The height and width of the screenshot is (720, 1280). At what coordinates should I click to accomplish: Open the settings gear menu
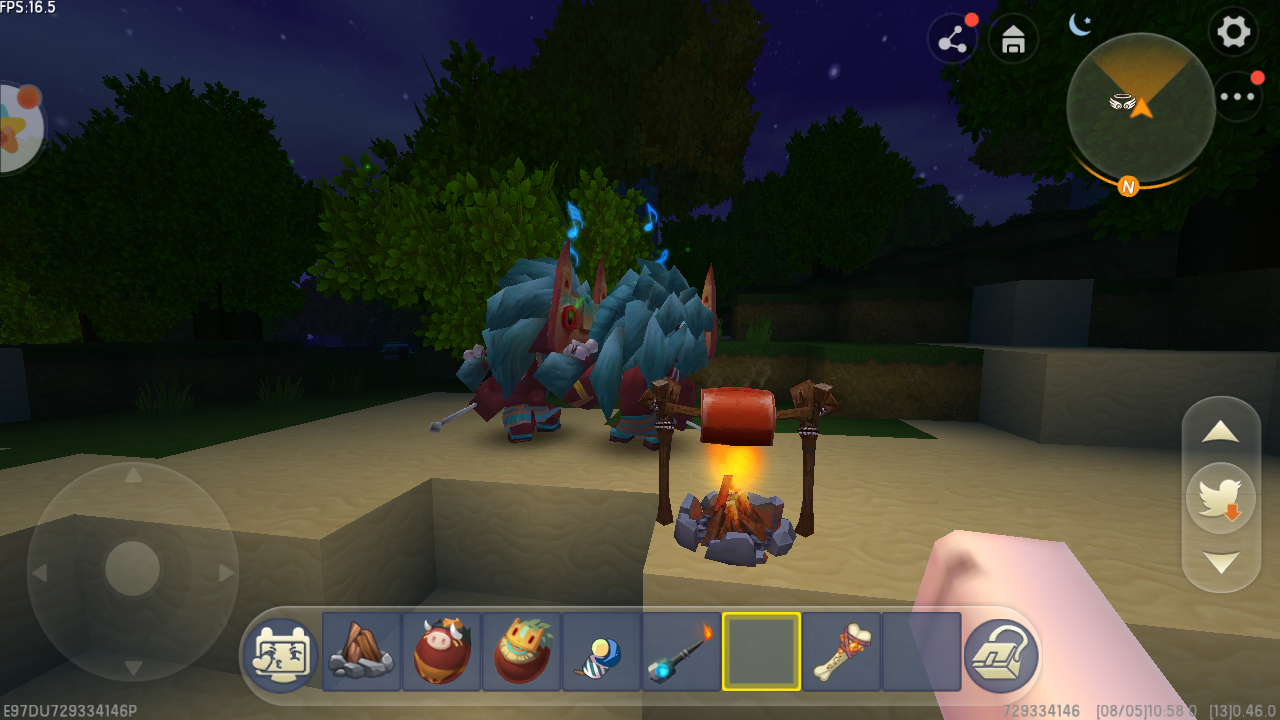[1233, 33]
